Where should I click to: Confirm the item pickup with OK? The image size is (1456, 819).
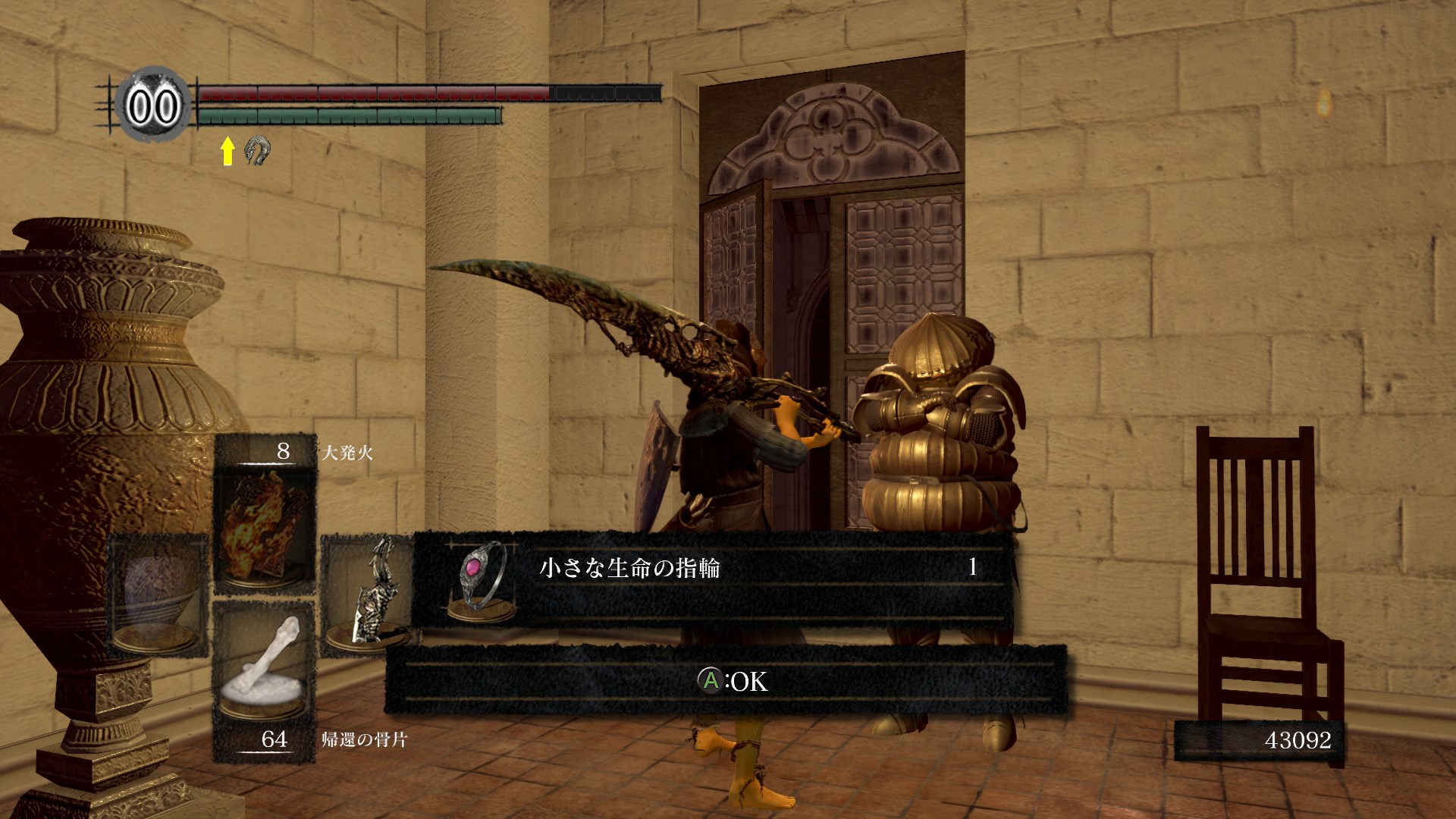(x=733, y=681)
